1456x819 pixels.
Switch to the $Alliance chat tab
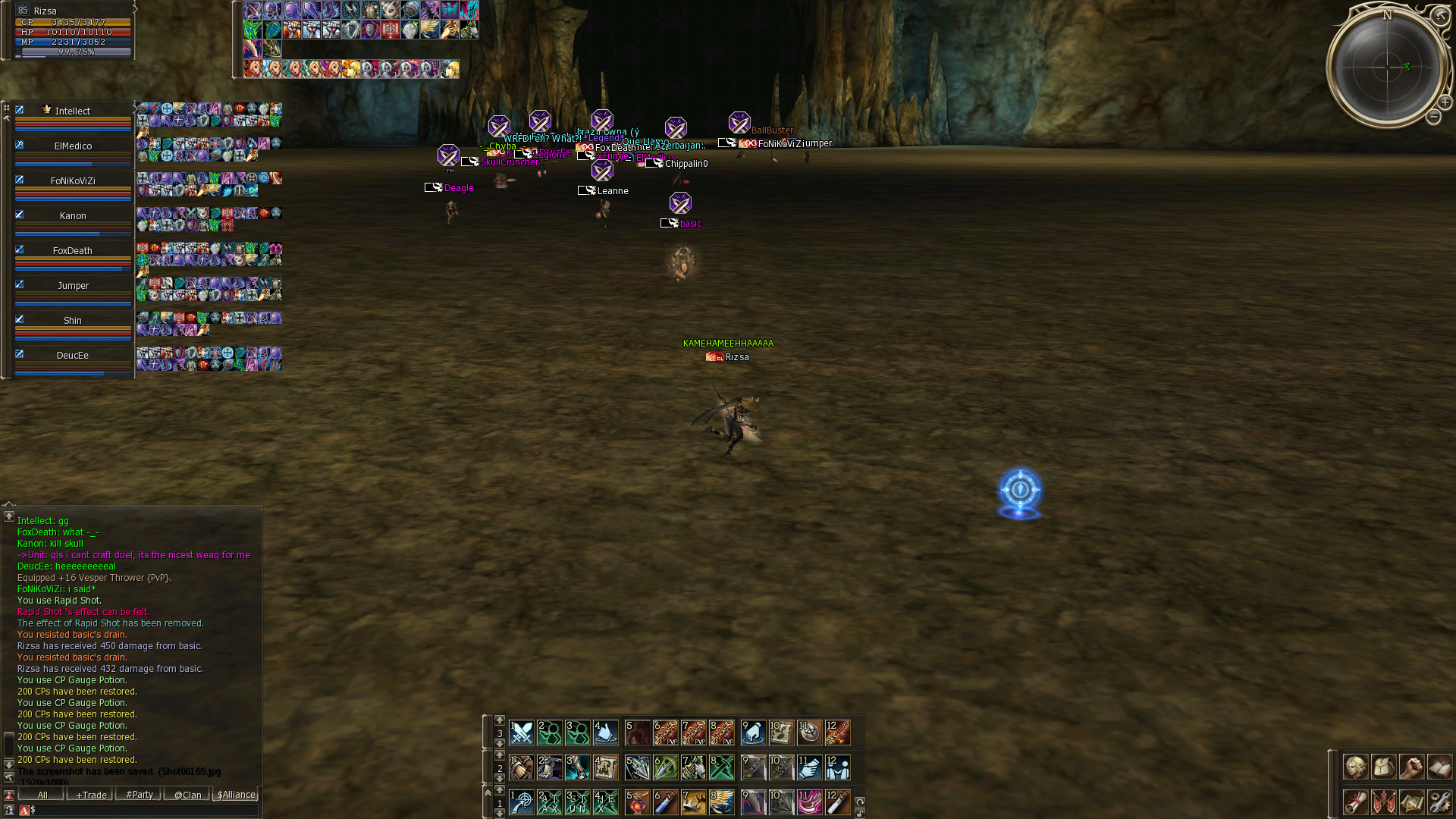(x=236, y=795)
